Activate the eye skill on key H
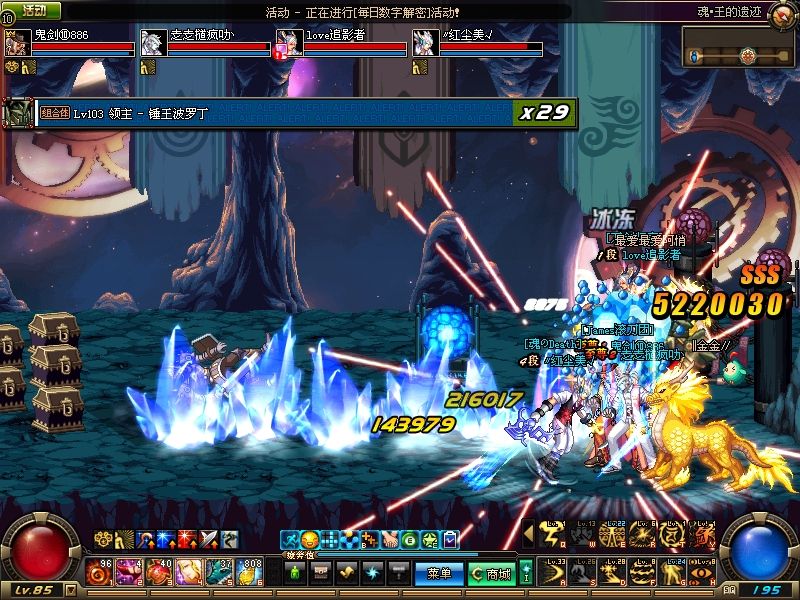This screenshot has width=800, height=600. pos(699,573)
